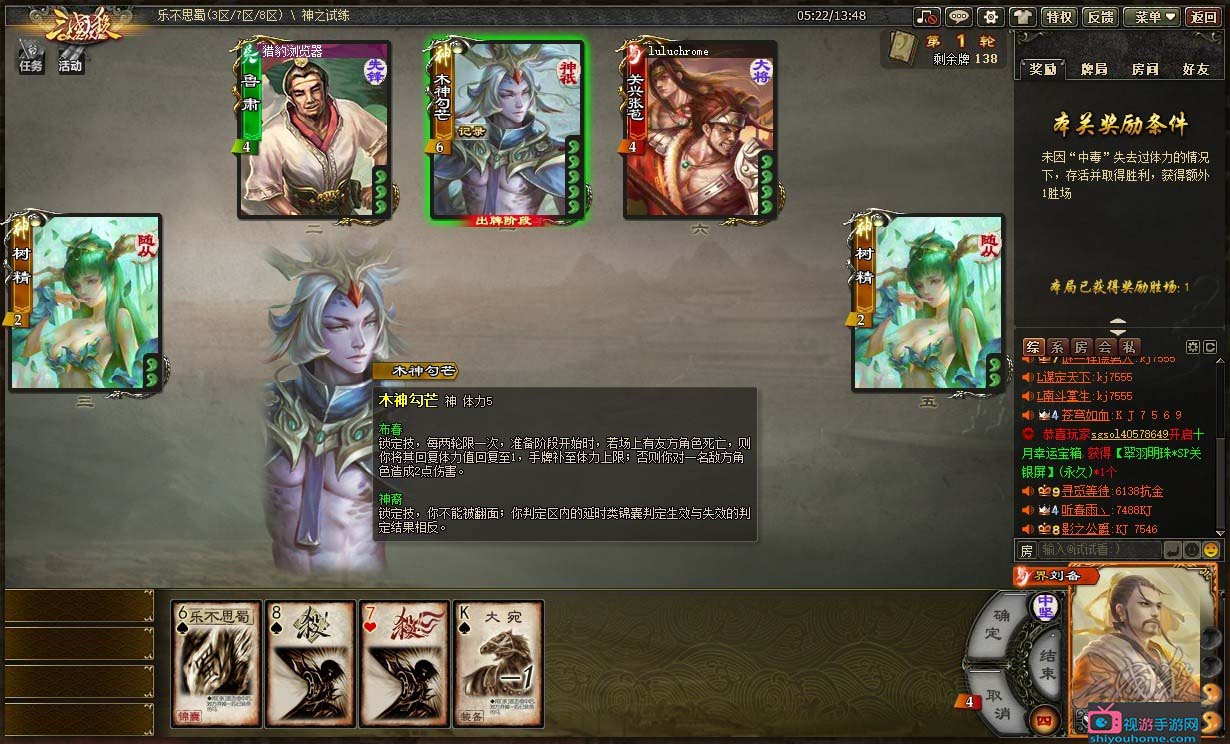Pick the K of spades 大宛 horse card

pyautogui.click(x=498, y=662)
